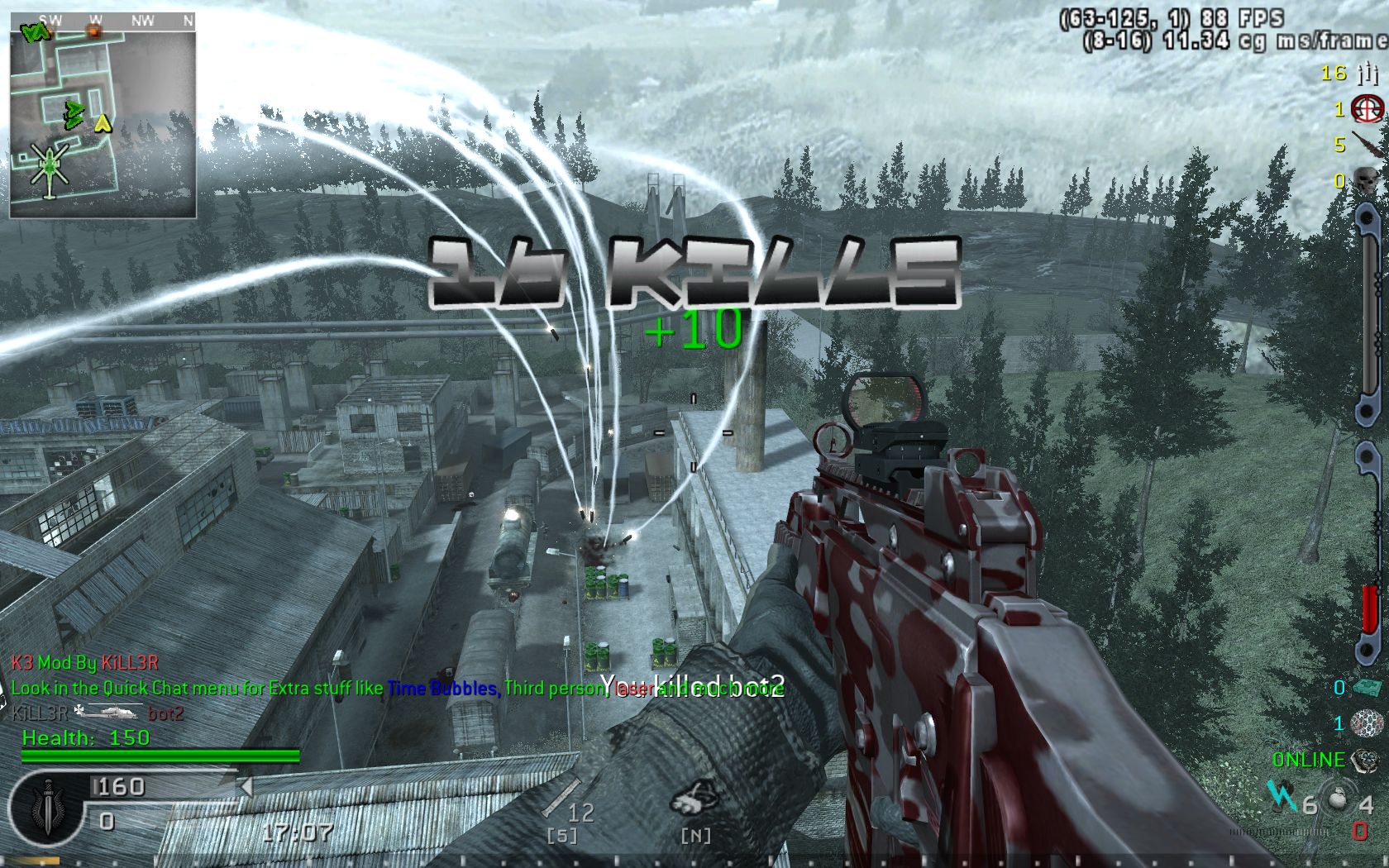
Task: Select the spotted sphere item icon
Action: [x=1367, y=724]
